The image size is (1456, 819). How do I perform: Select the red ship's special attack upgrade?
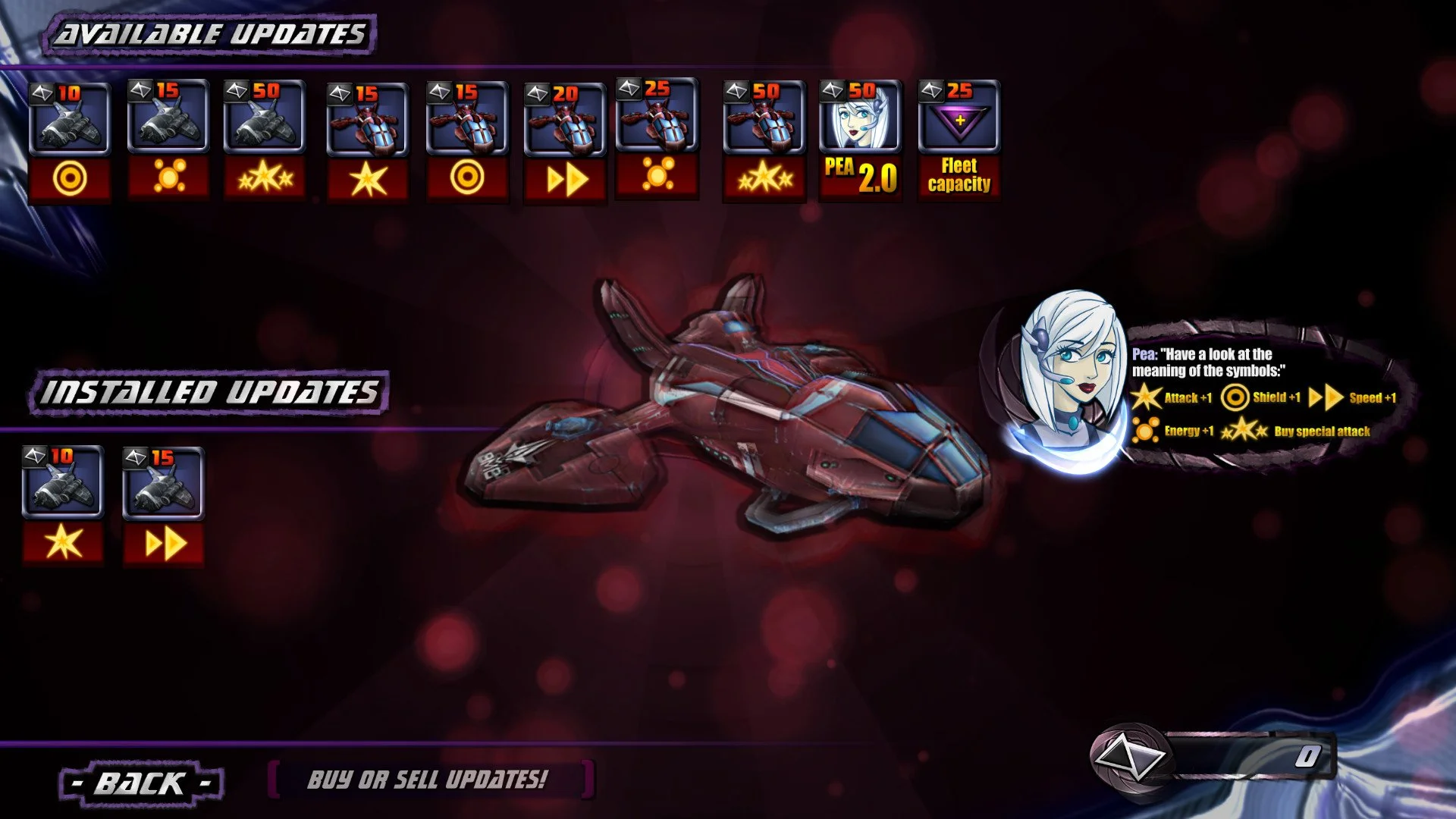(762, 140)
